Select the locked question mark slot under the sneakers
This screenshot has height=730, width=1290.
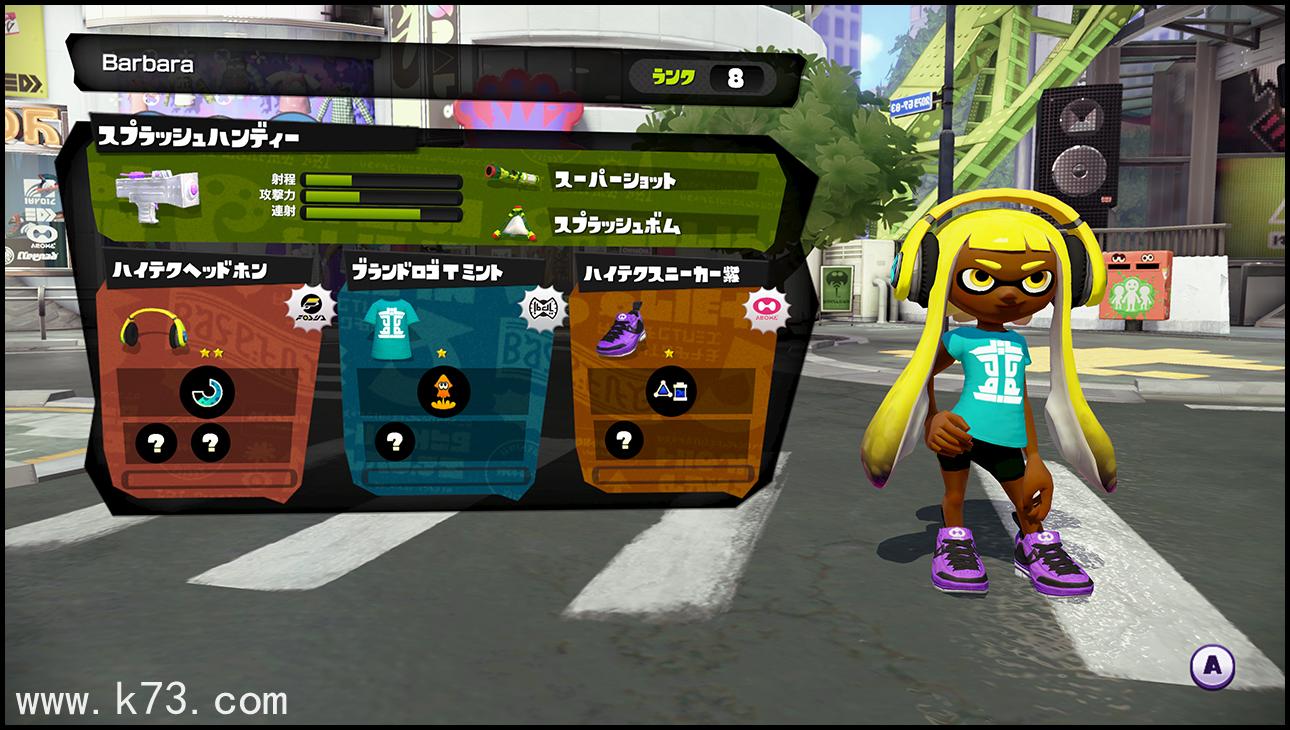tap(624, 438)
